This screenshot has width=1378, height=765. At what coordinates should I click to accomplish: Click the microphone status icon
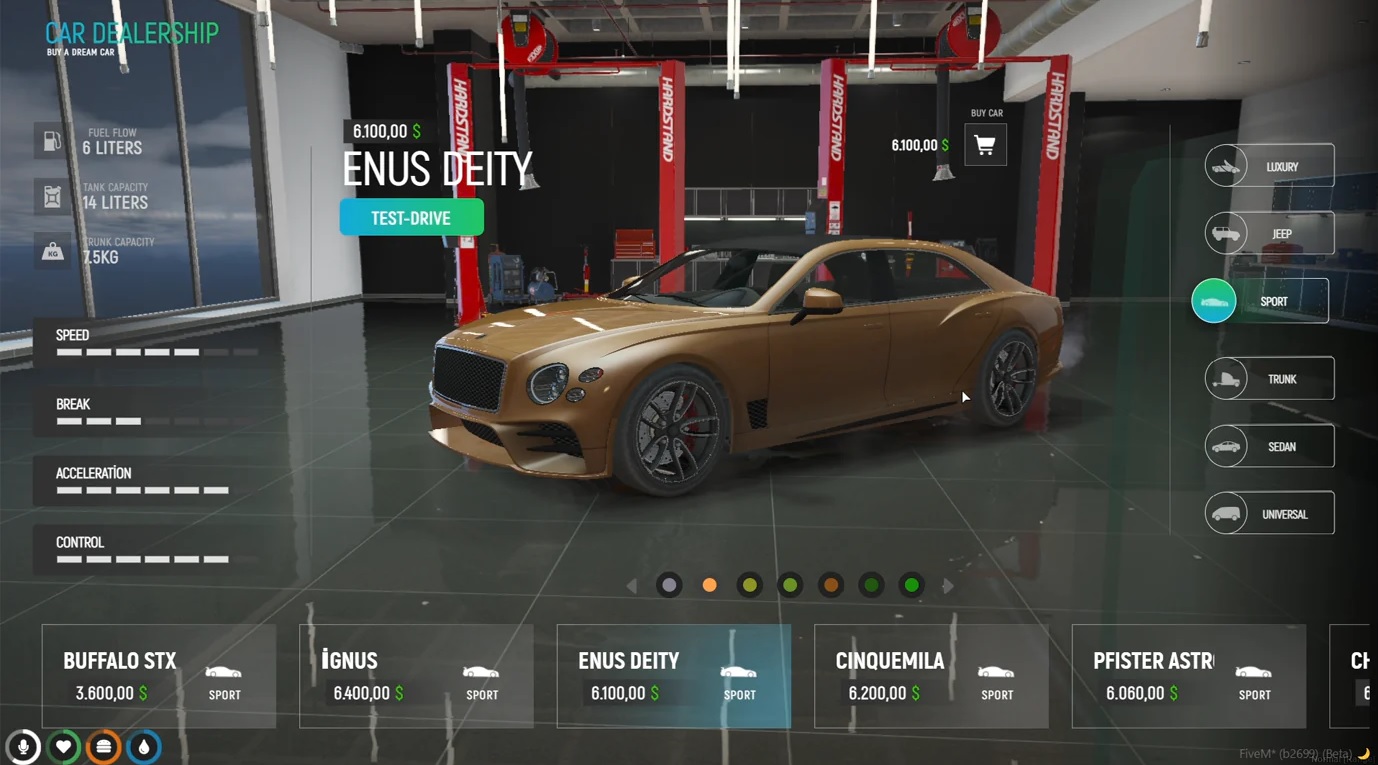(x=22, y=746)
